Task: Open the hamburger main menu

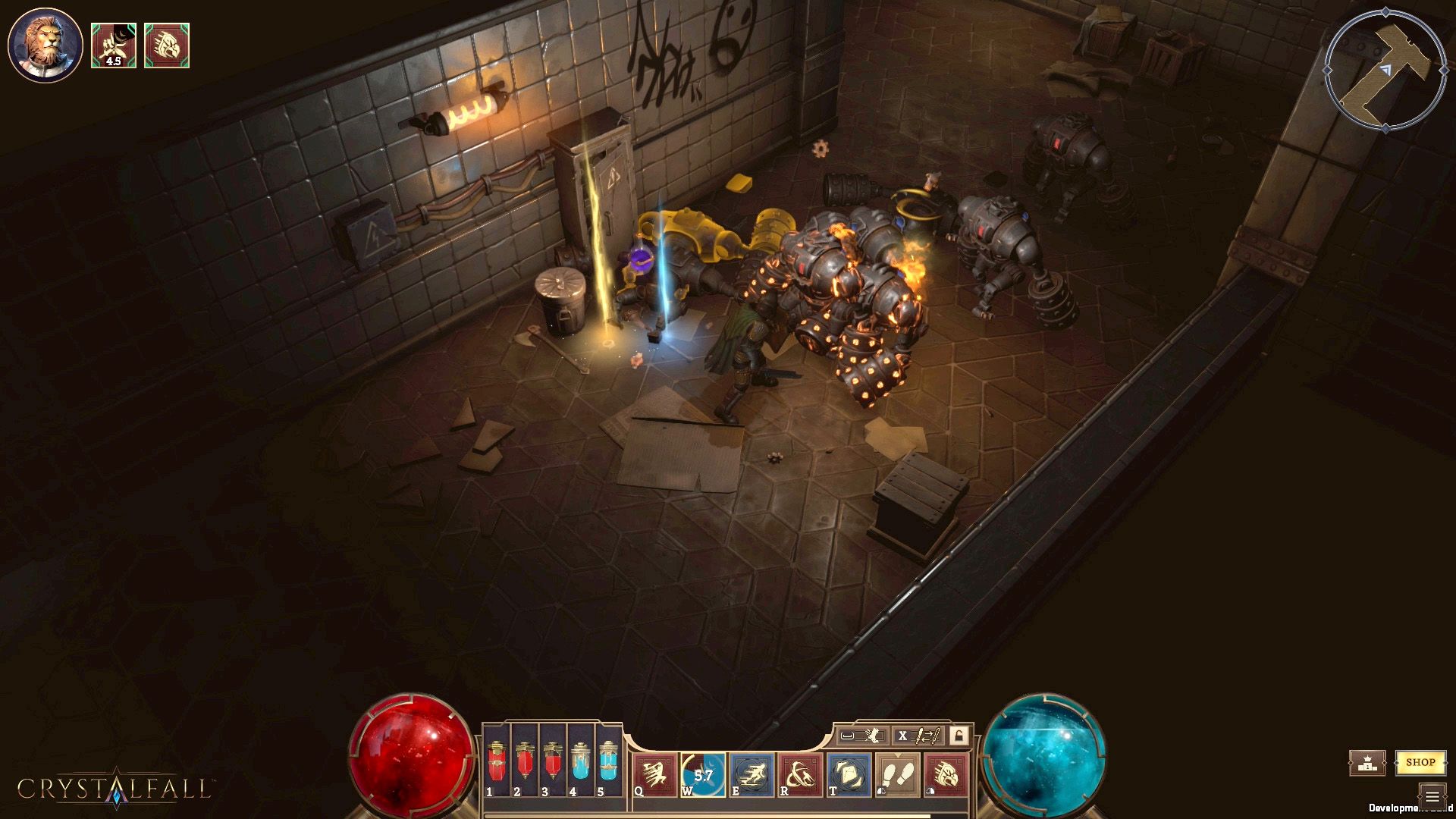Action: [1432, 796]
